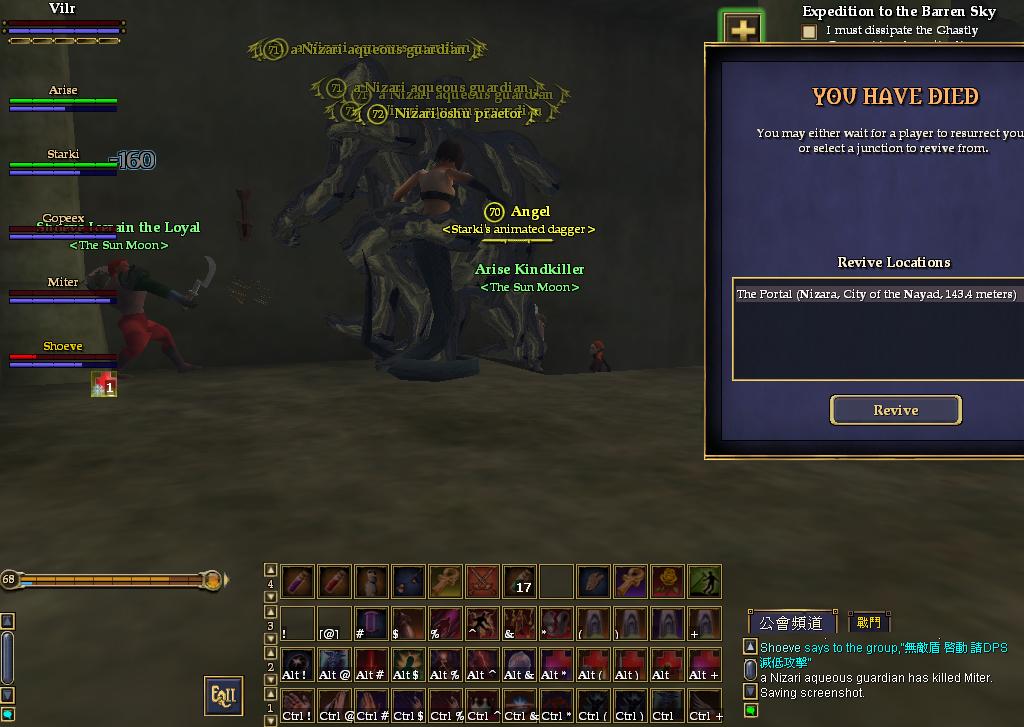Use the item slot with 17 stacks
The image size is (1024, 727).
tap(520, 581)
